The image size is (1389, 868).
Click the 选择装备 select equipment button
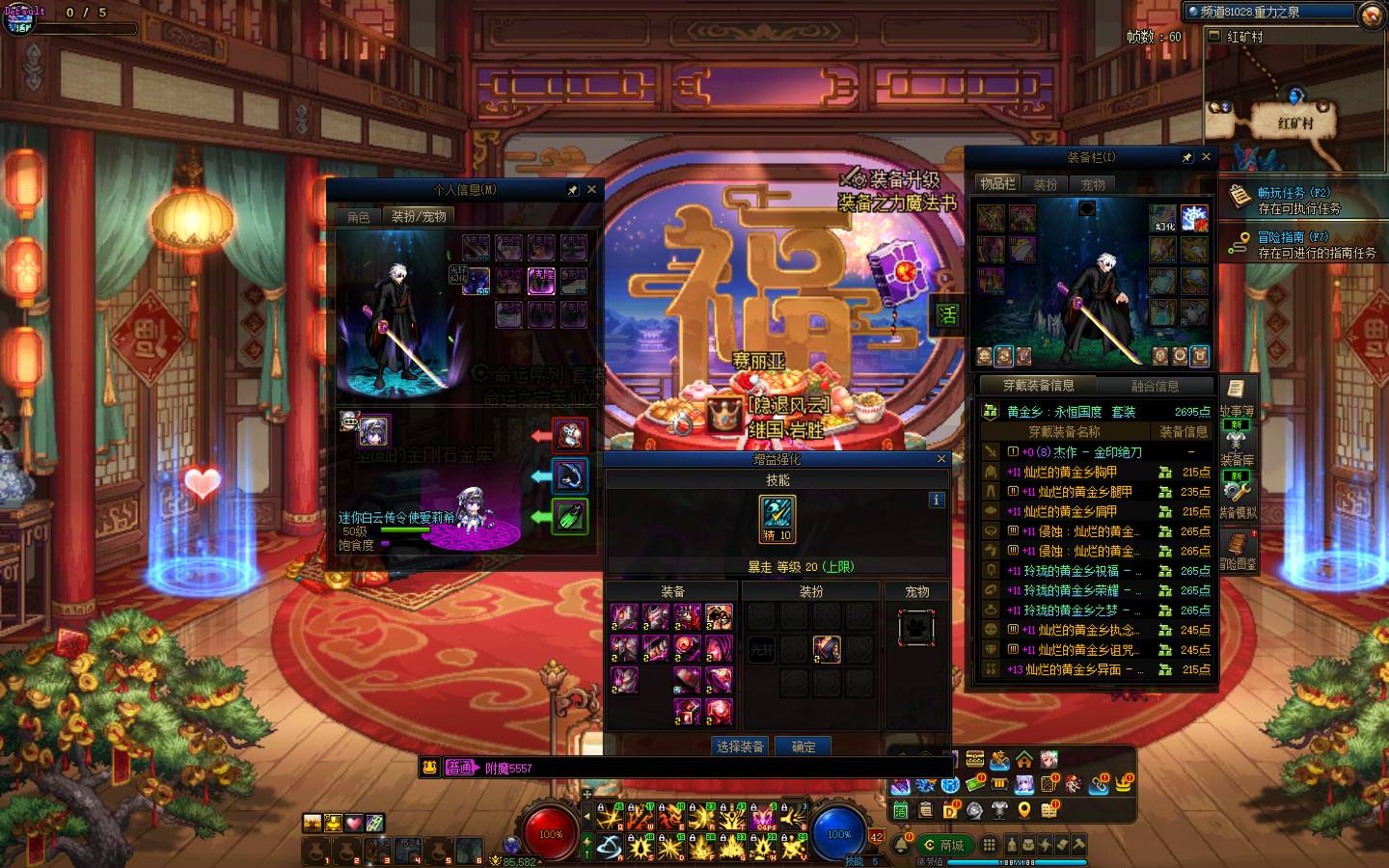tap(740, 746)
